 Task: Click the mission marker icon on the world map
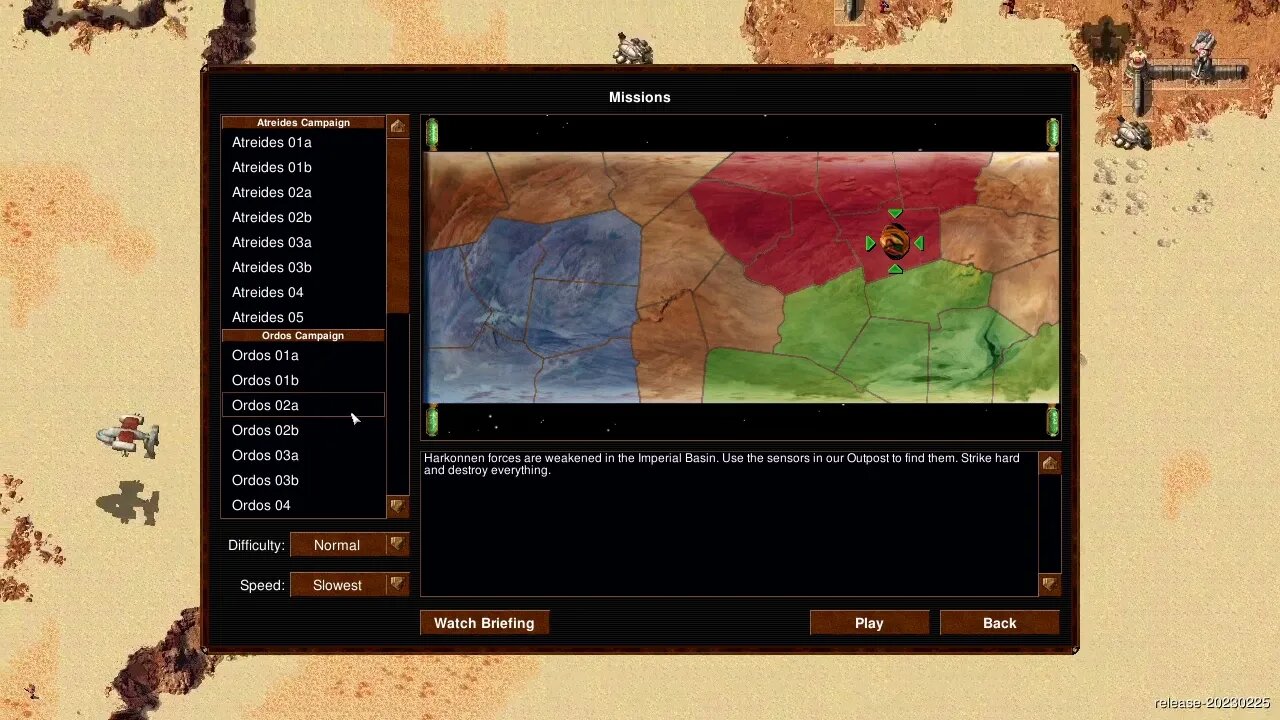pos(893,242)
